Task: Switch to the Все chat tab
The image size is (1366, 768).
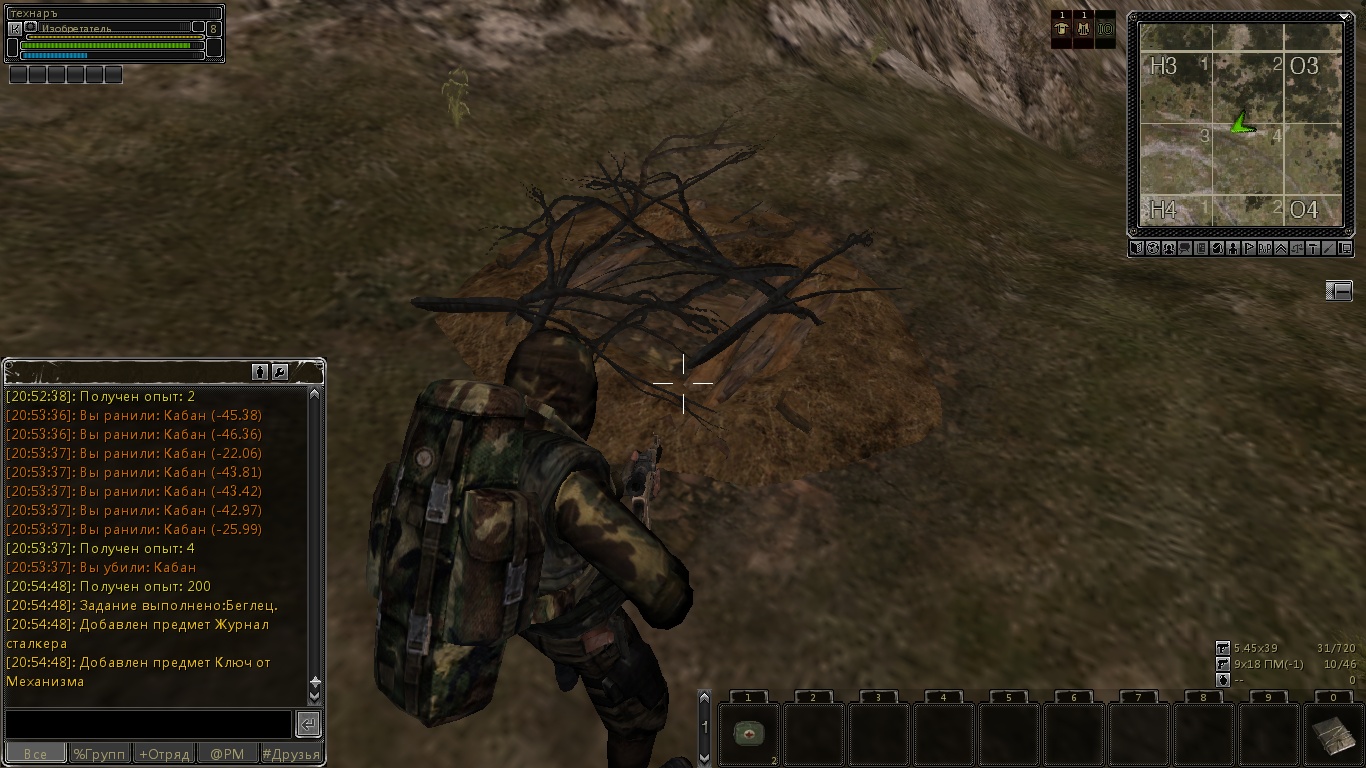Action: pos(36,754)
